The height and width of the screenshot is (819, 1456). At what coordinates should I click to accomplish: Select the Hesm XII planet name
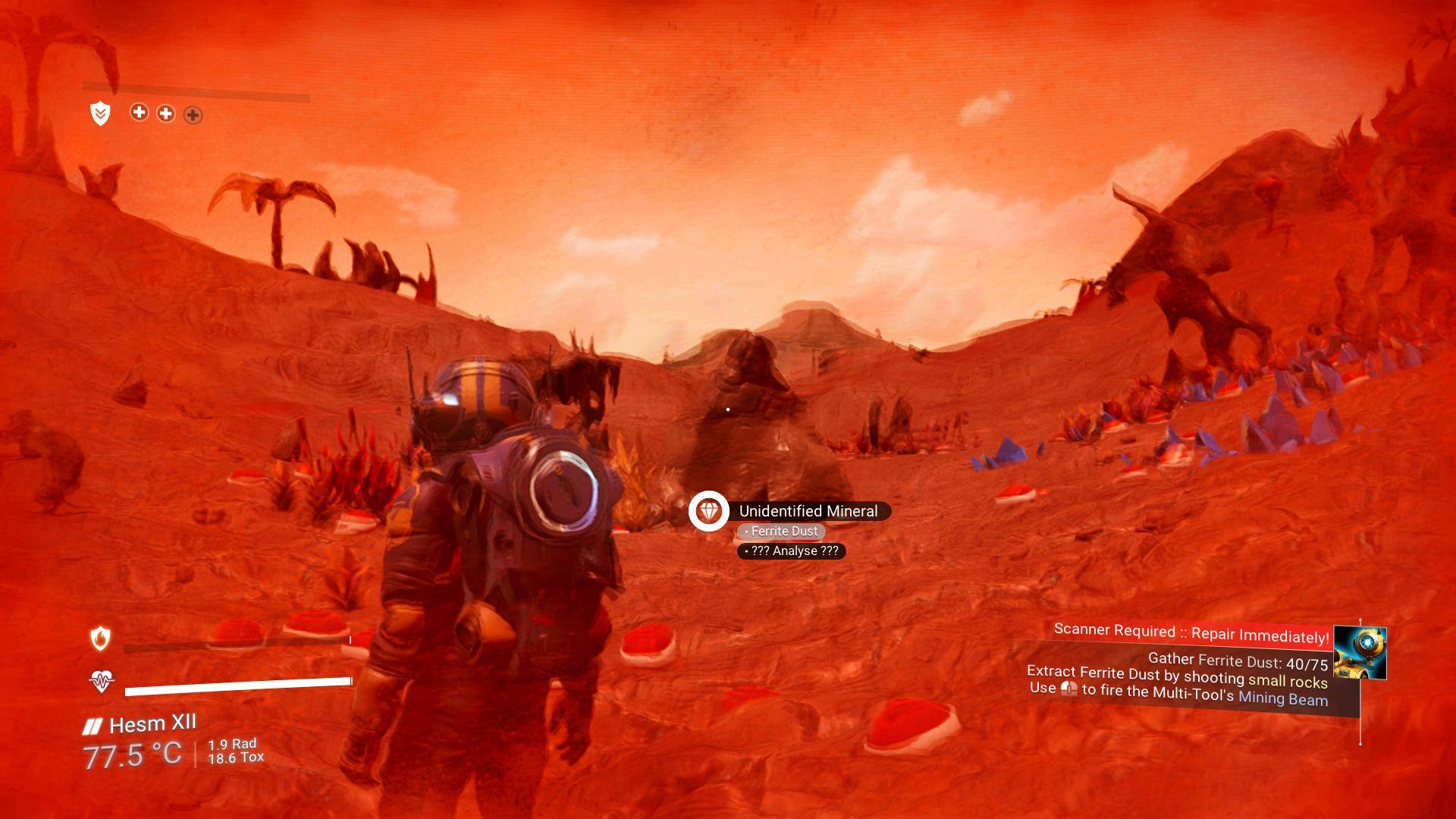click(152, 724)
